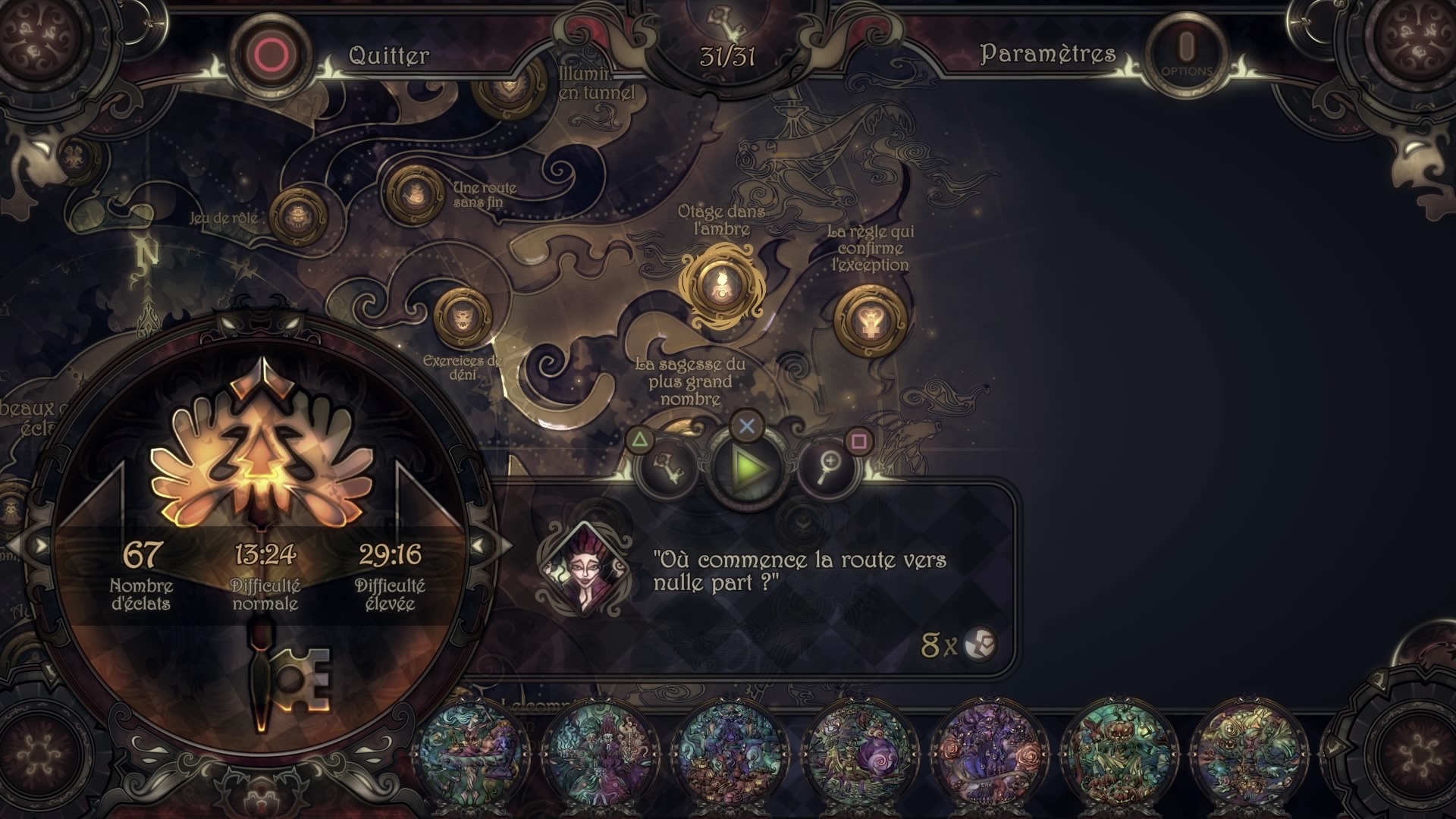Open the Paramètres settings menu
This screenshot has height=819, width=1456.
(x=1187, y=54)
